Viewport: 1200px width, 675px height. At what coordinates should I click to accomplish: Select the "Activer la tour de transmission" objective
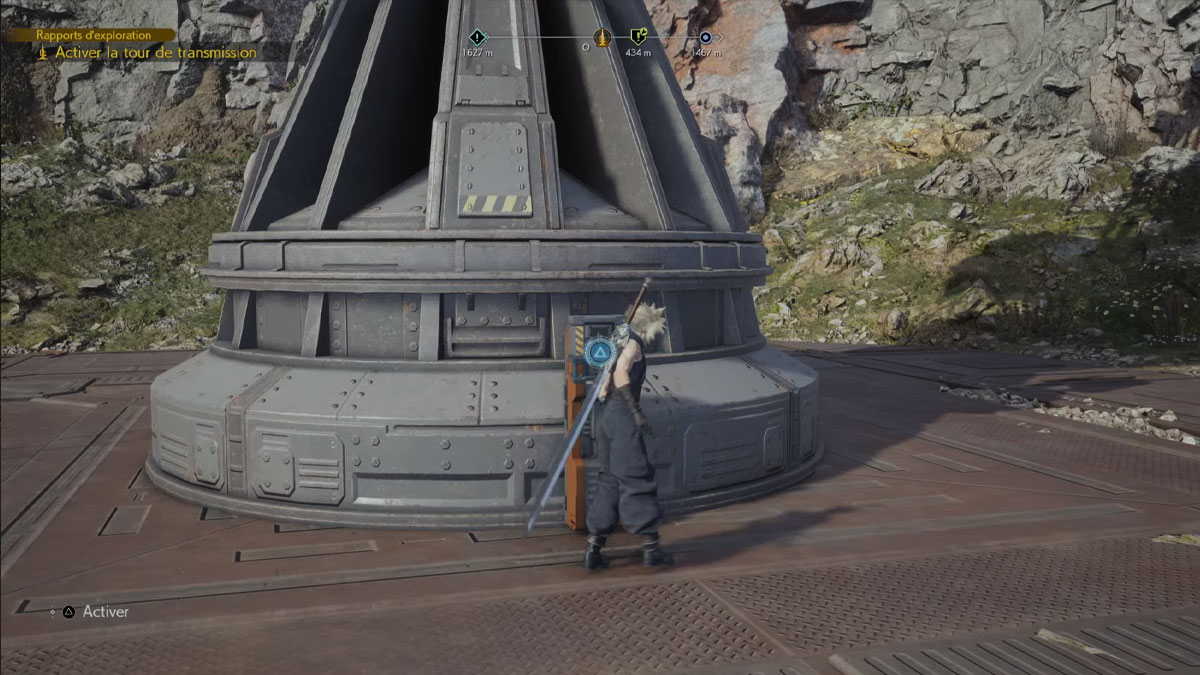tap(155, 53)
